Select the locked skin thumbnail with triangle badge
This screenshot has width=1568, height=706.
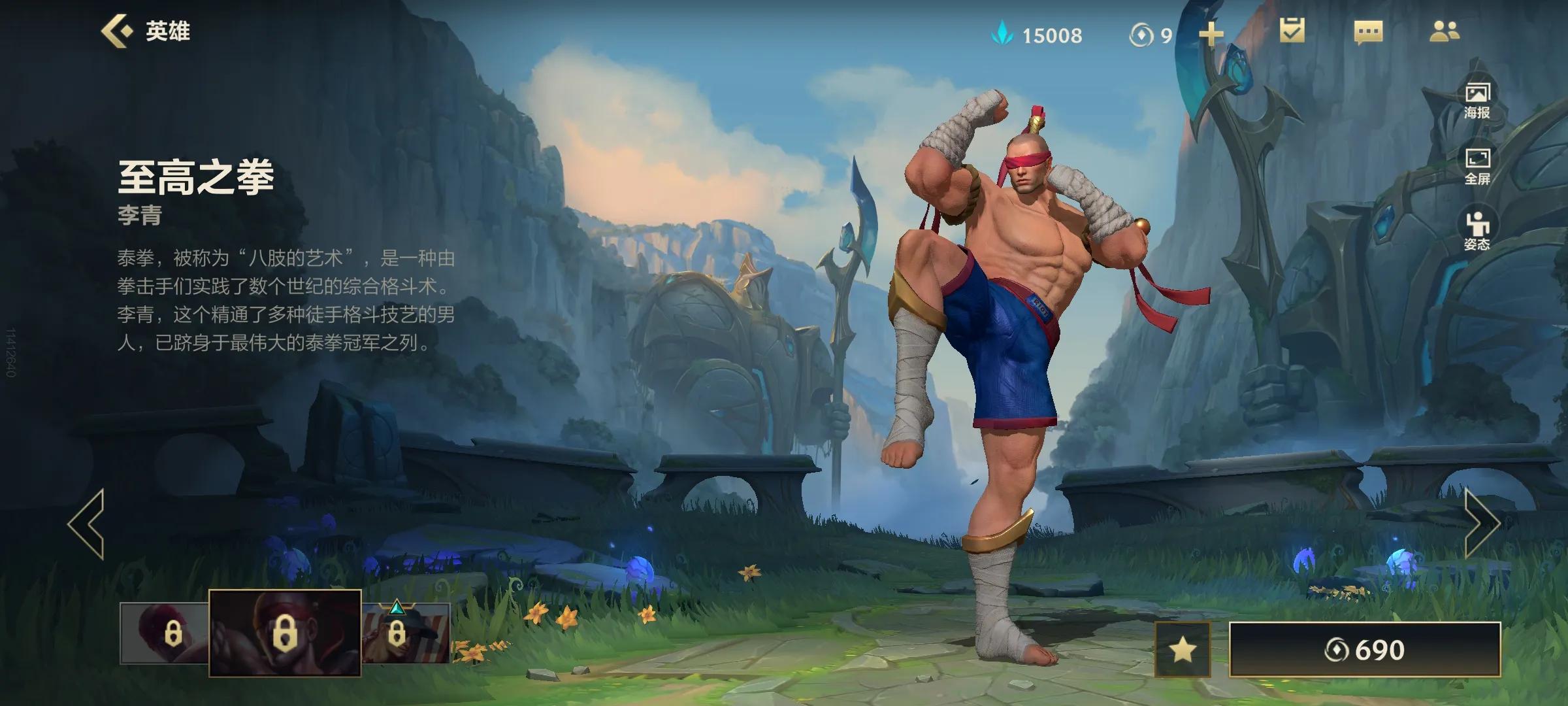click(x=406, y=633)
